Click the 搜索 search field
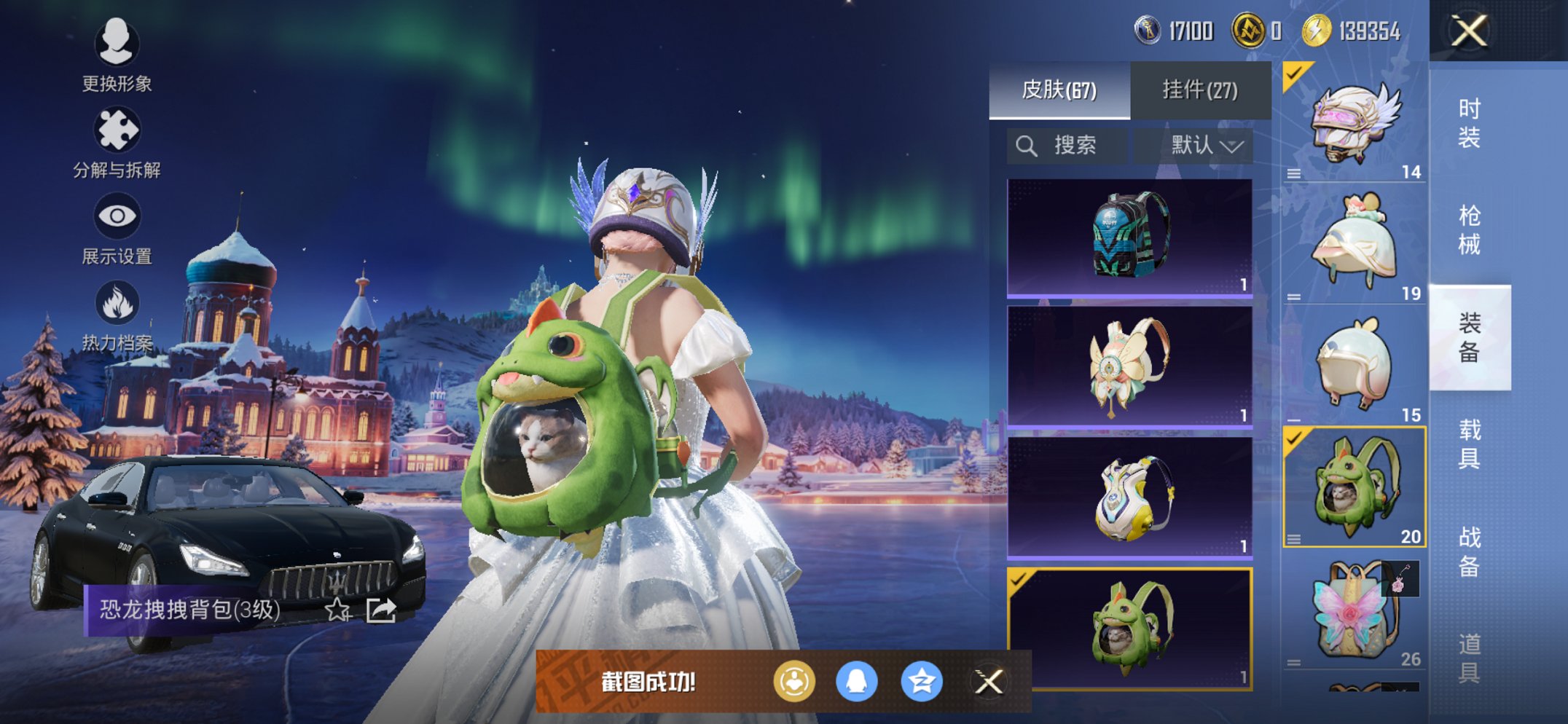This screenshot has width=1568, height=724. 1067,146
